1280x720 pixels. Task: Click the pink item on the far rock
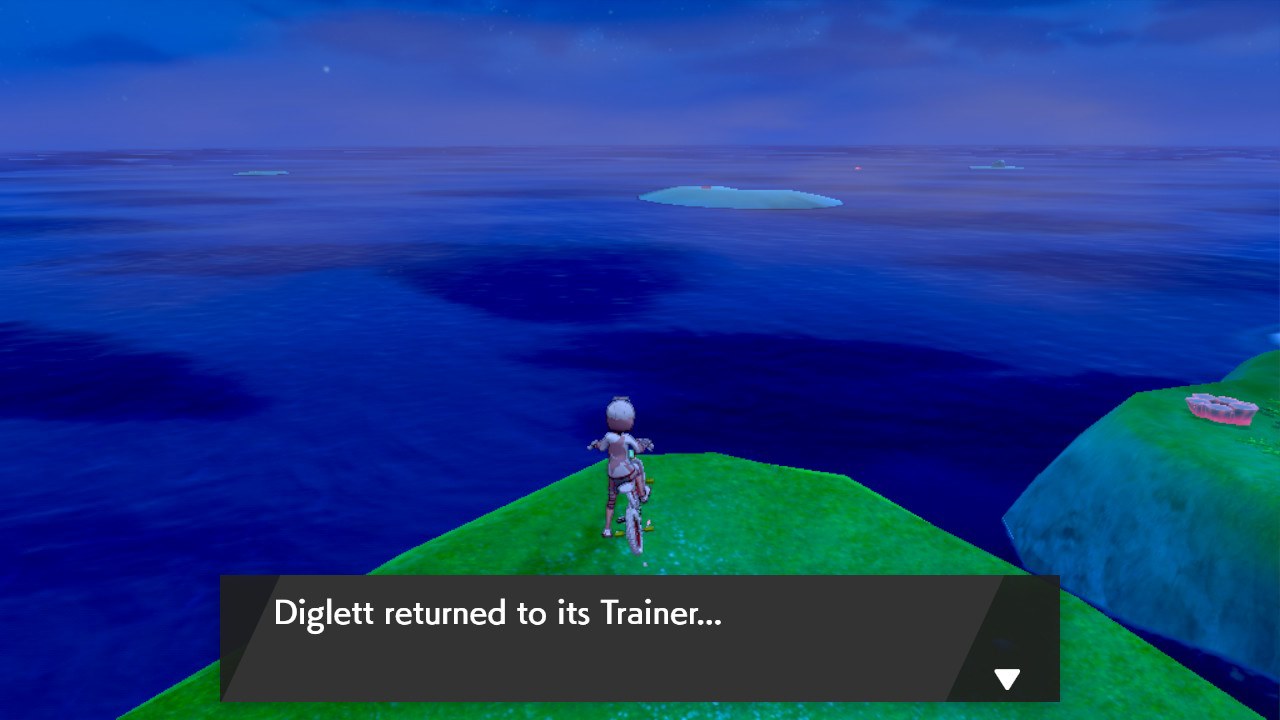coord(1220,408)
